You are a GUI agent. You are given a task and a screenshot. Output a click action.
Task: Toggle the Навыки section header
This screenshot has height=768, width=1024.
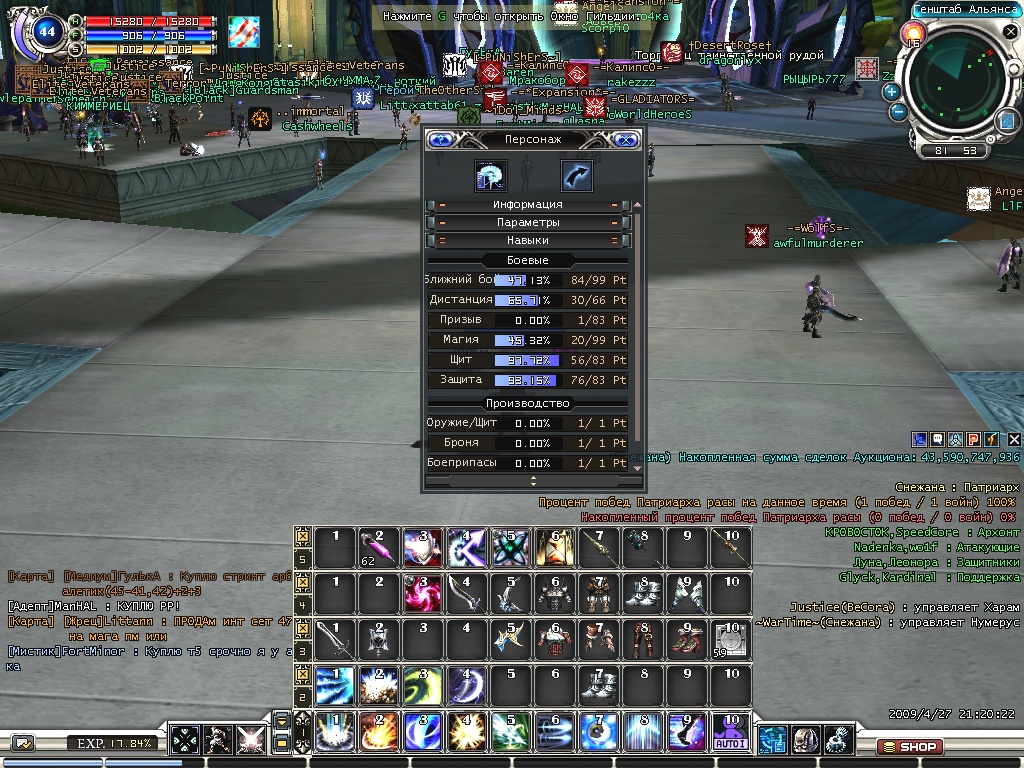[x=527, y=241]
